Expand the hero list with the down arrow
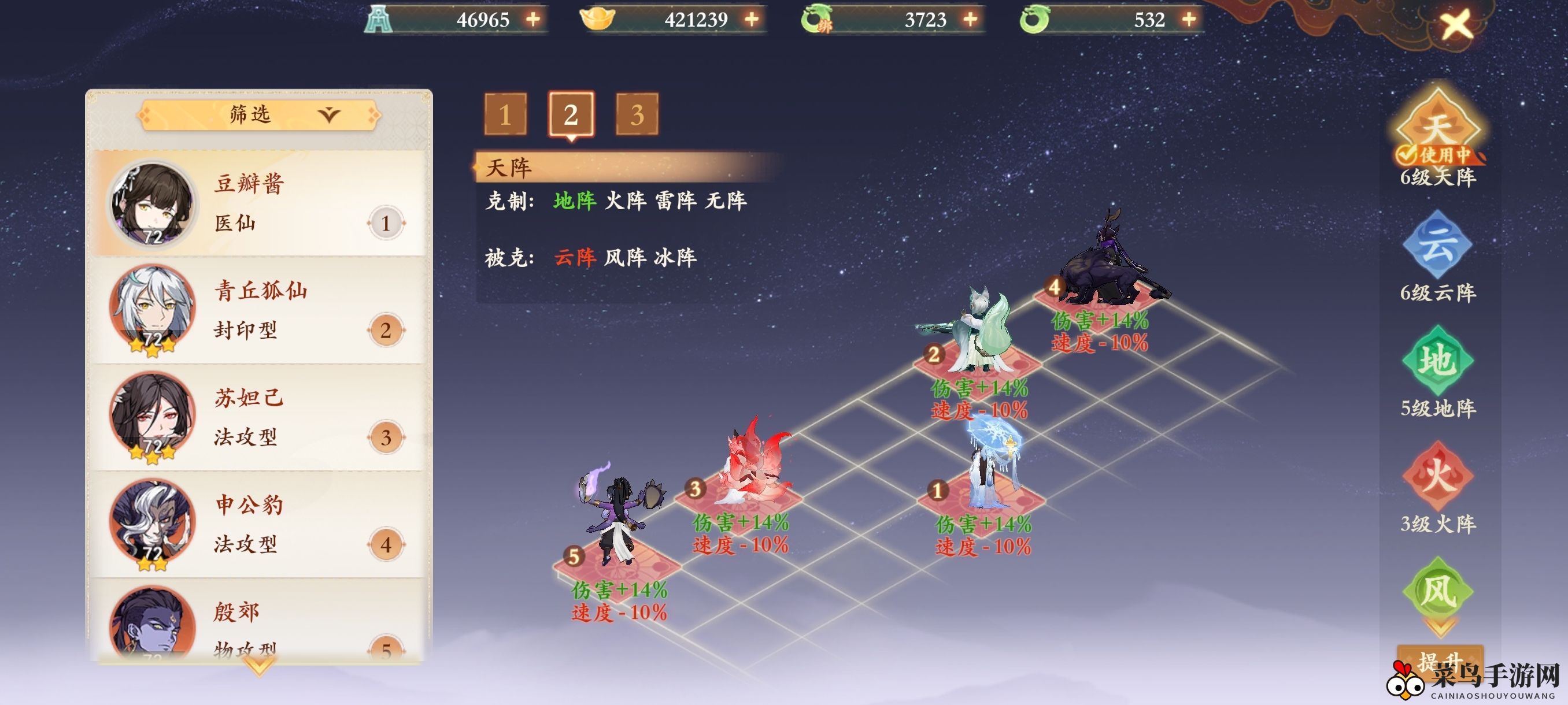 tap(259, 667)
